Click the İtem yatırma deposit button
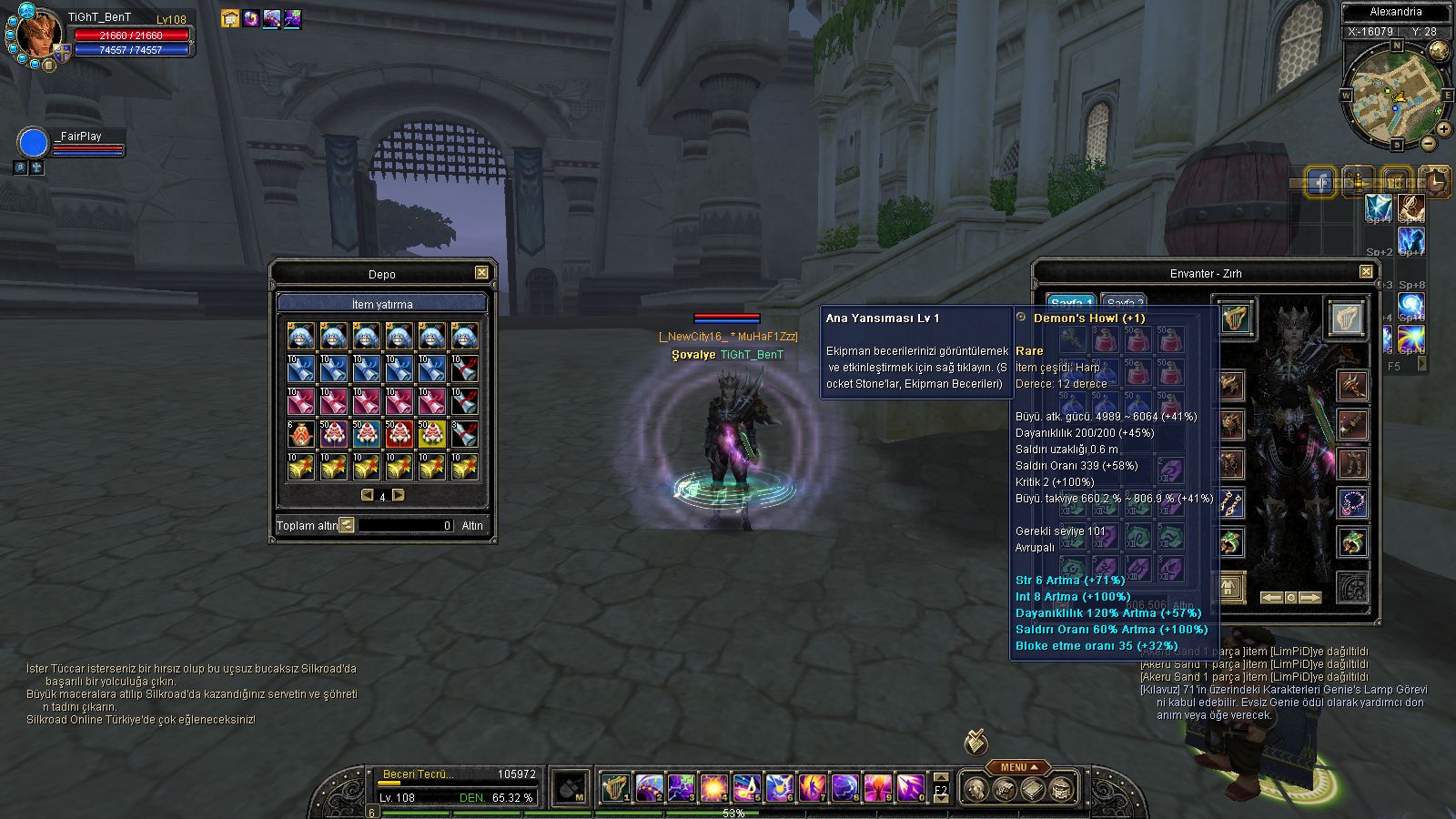1456x819 pixels. 382,304
